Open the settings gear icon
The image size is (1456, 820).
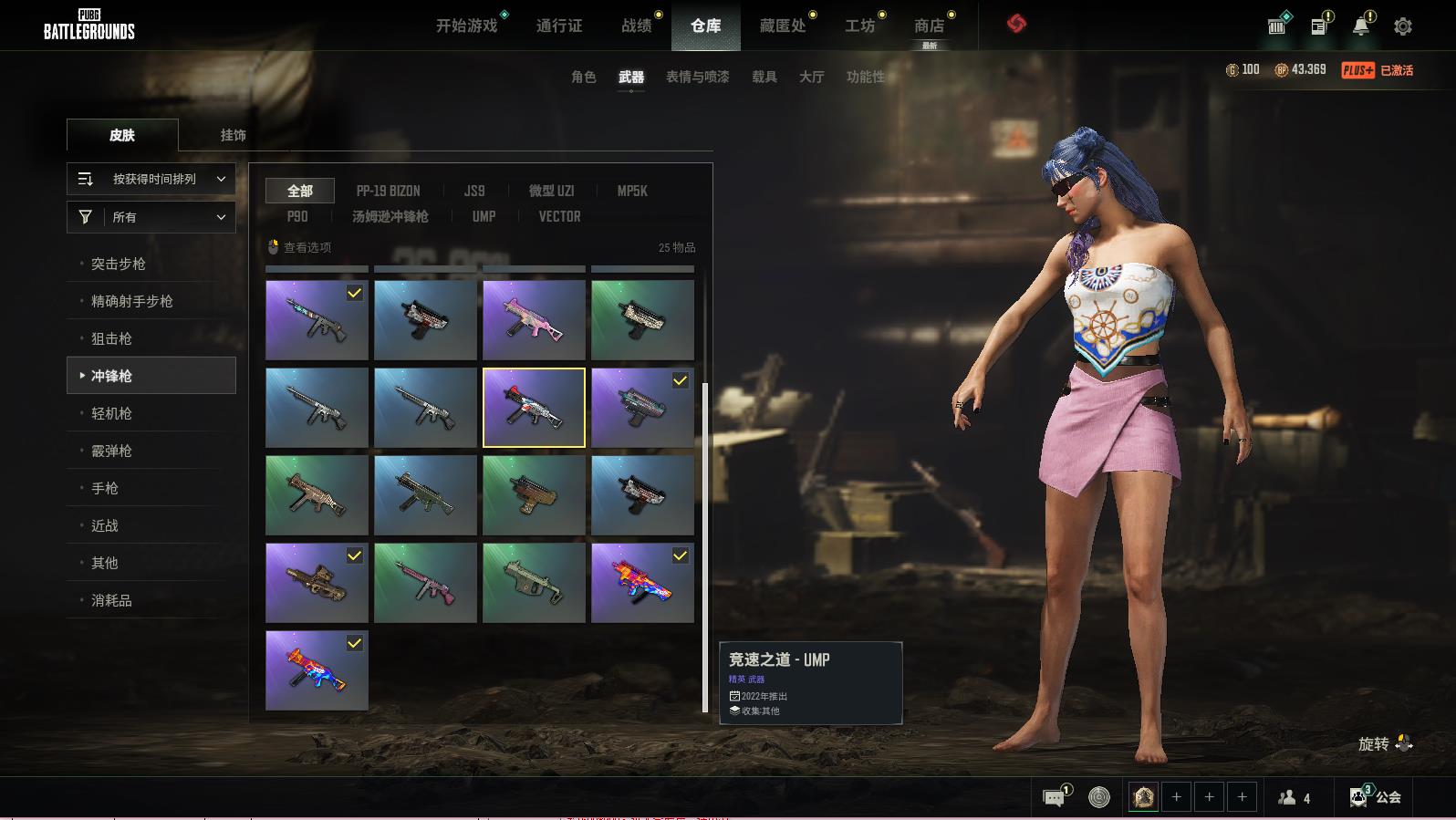[1403, 26]
